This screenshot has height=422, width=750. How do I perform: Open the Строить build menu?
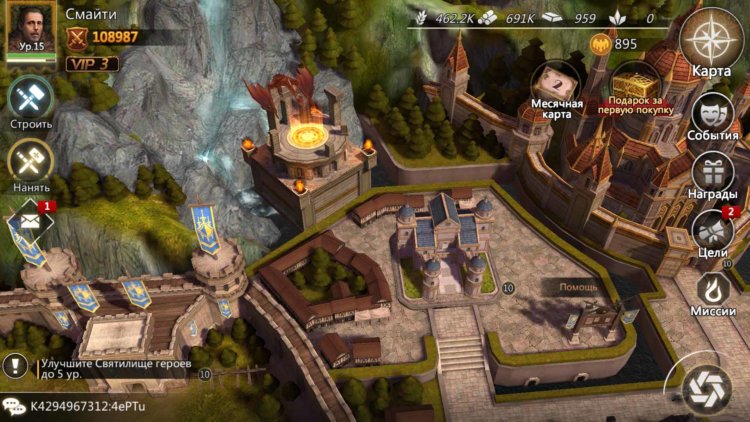pos(31,102)
